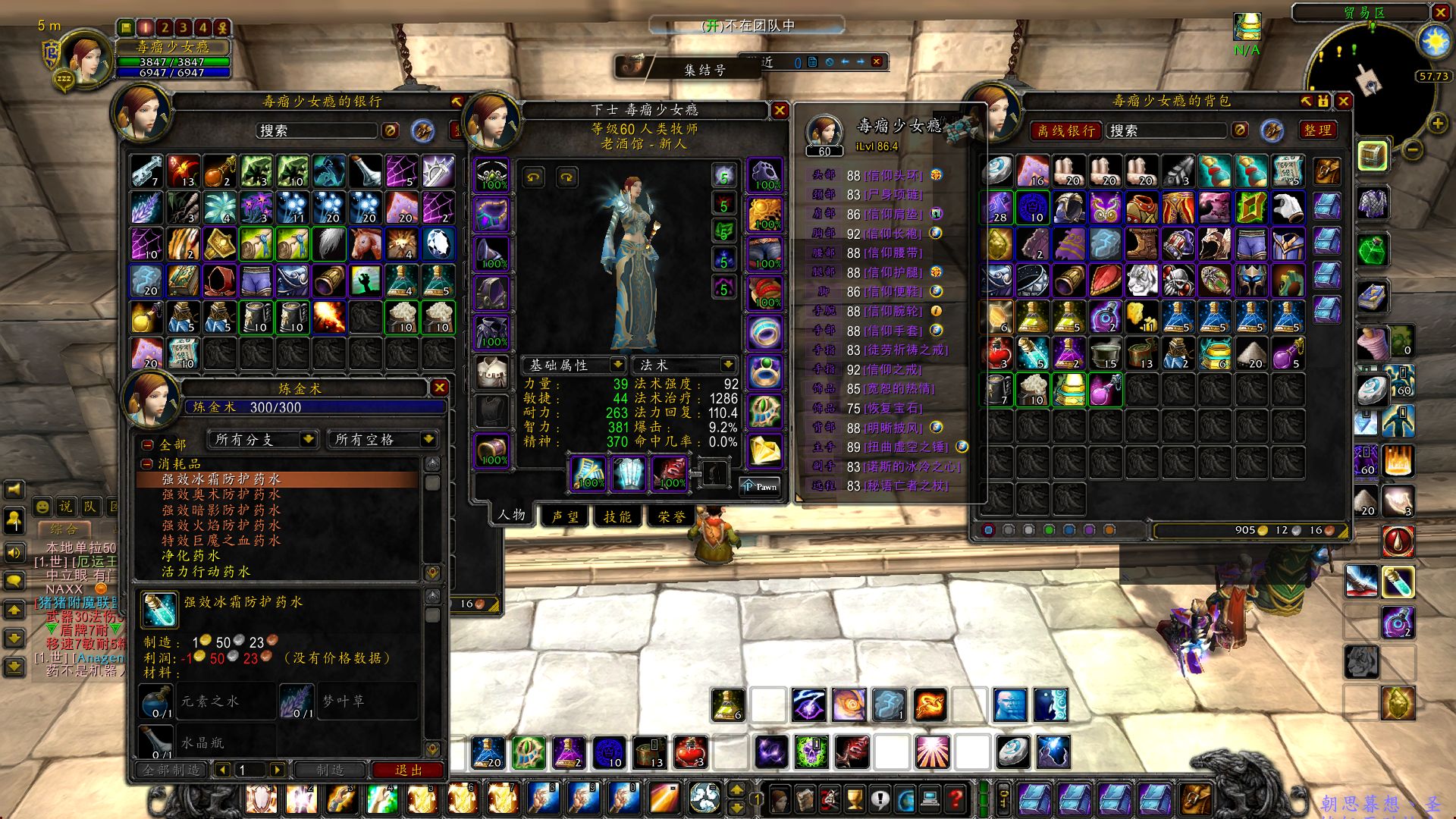This screenshot has height=819, width=1456.
Task: Click the 全部制造 create all button
Action: pyautogui.click(x=171, y=770)
